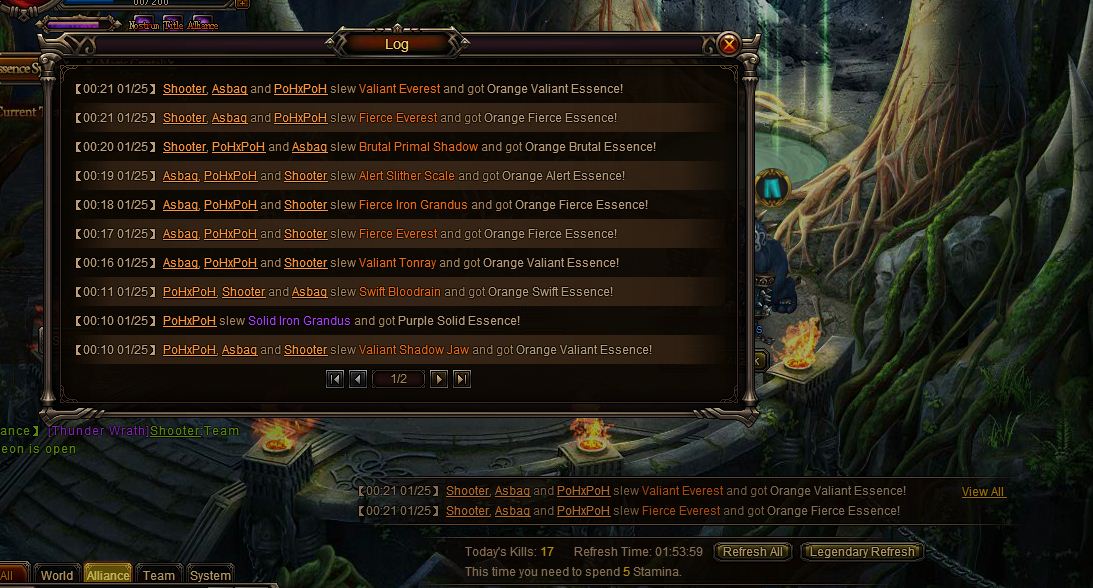
Task: Switch to World chat tab
Action: (57, 575)
